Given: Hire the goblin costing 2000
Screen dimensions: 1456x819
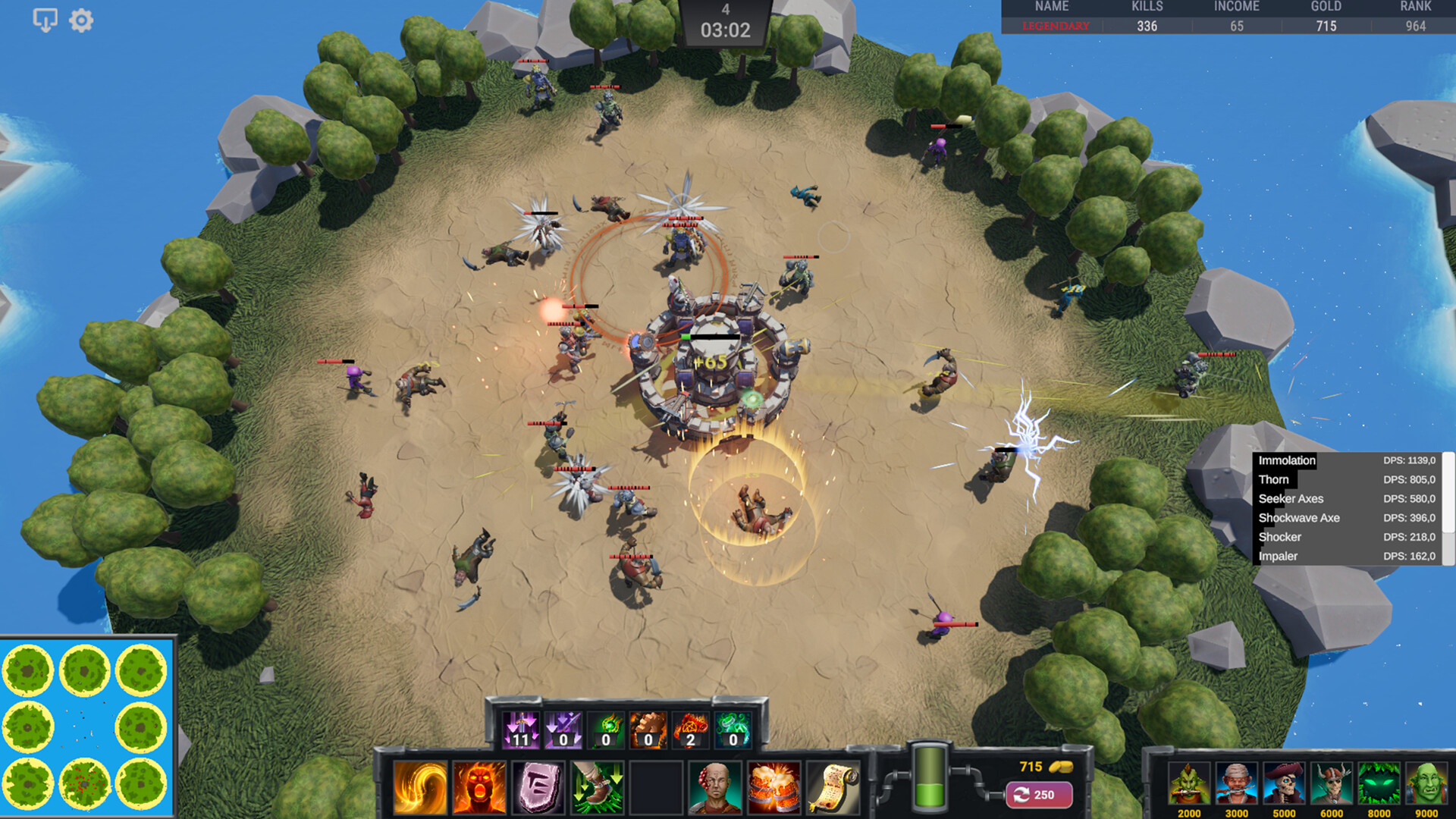Looking at the screenshot, I should coord(1188,784).
